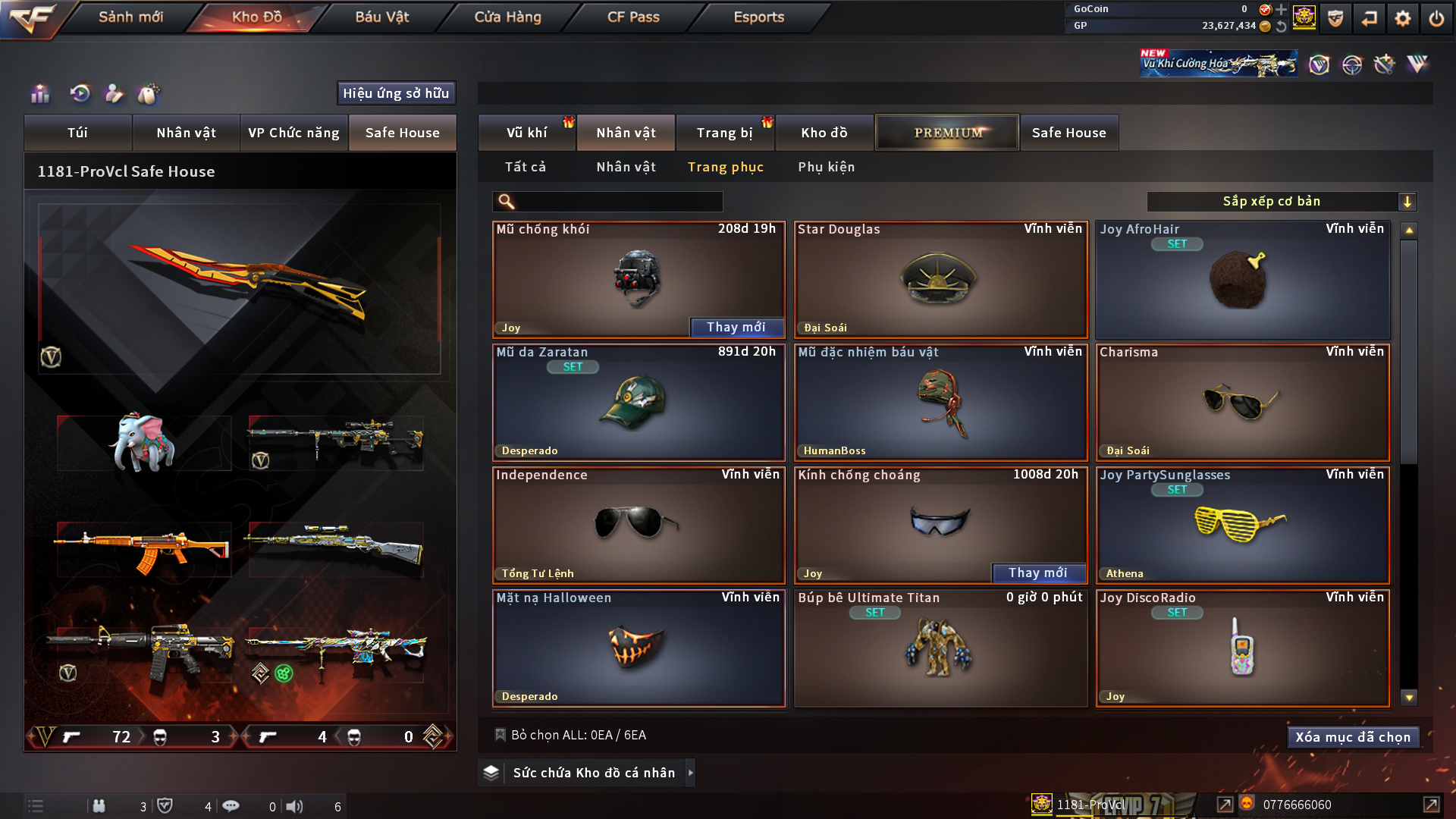This screenshot has height=819, width=1456.
Task: Switch to the Túi bag tab
Action: (x=77, y=133)
